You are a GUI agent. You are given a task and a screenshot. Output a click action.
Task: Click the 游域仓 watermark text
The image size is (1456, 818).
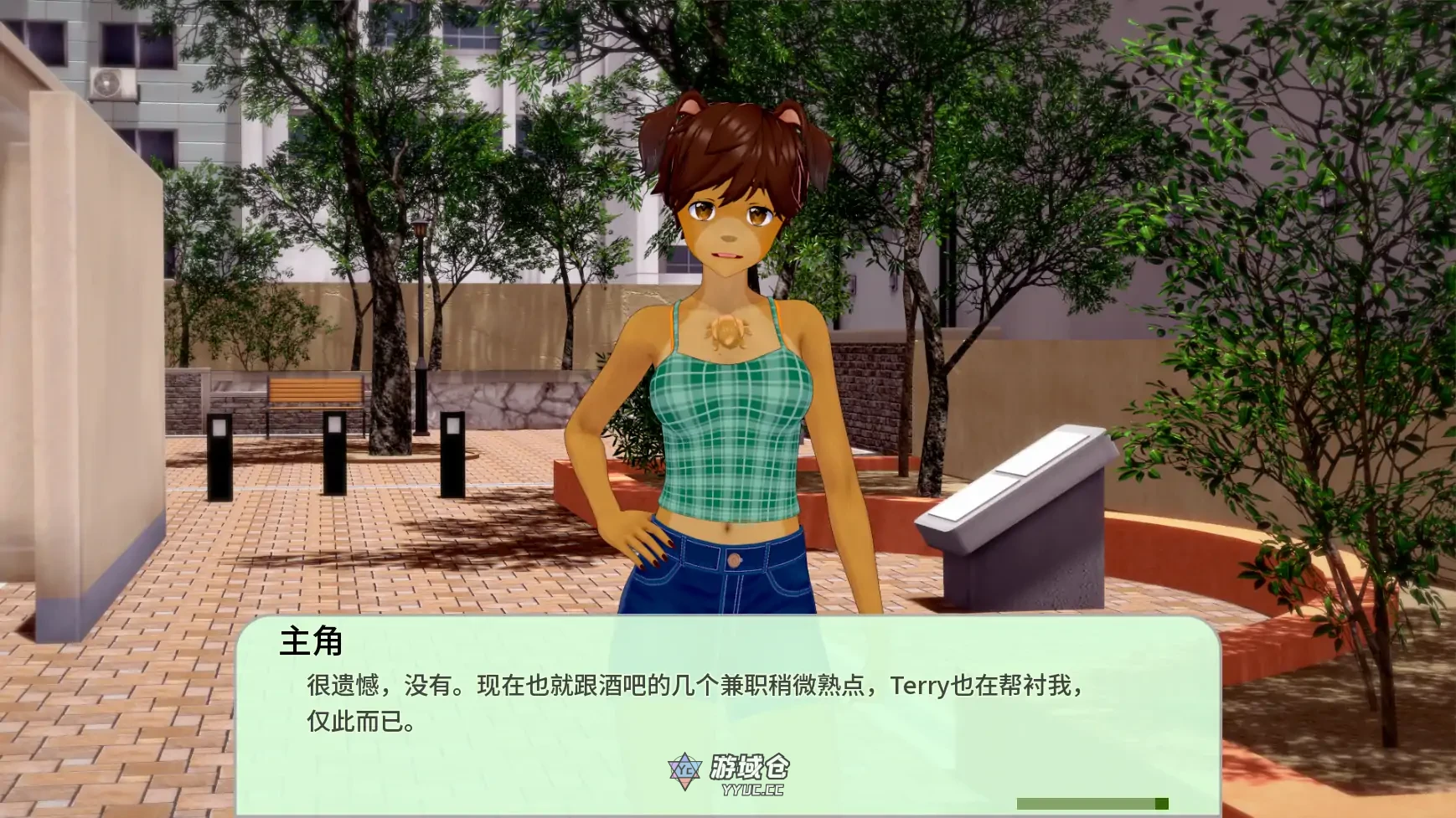coord(748,767)
